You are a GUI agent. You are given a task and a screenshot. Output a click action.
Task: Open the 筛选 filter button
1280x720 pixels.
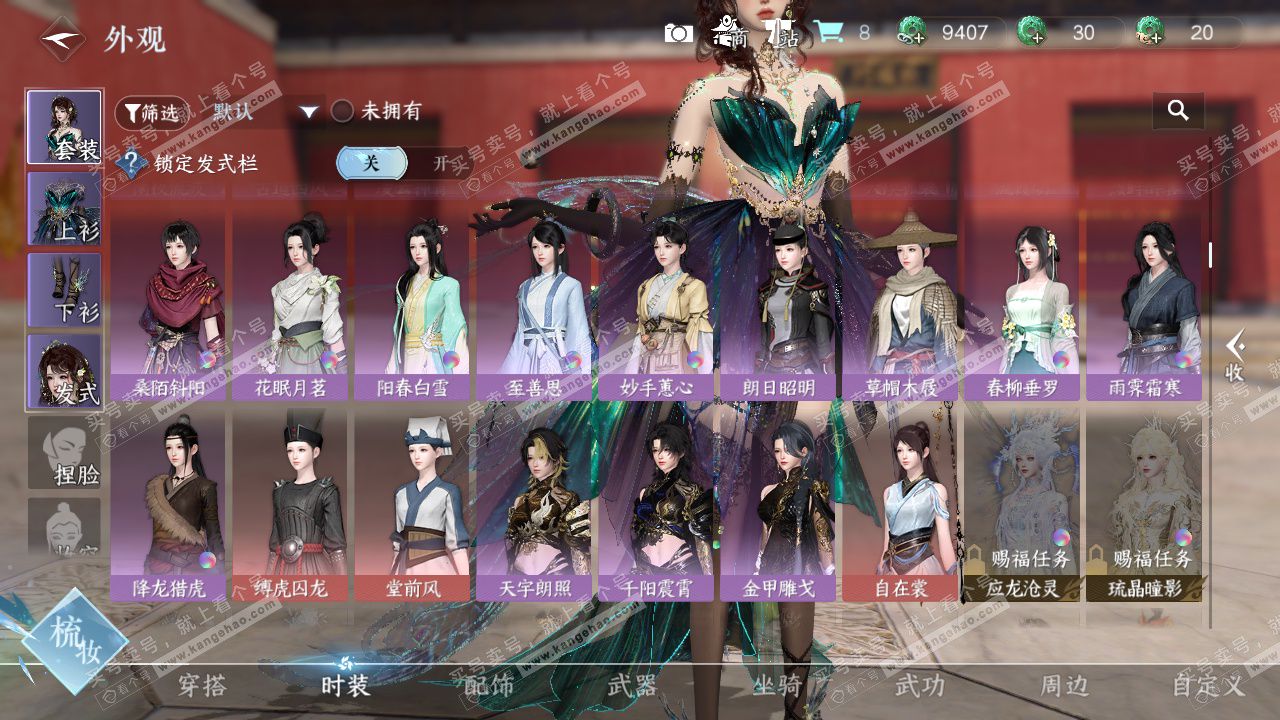point(151,113)
